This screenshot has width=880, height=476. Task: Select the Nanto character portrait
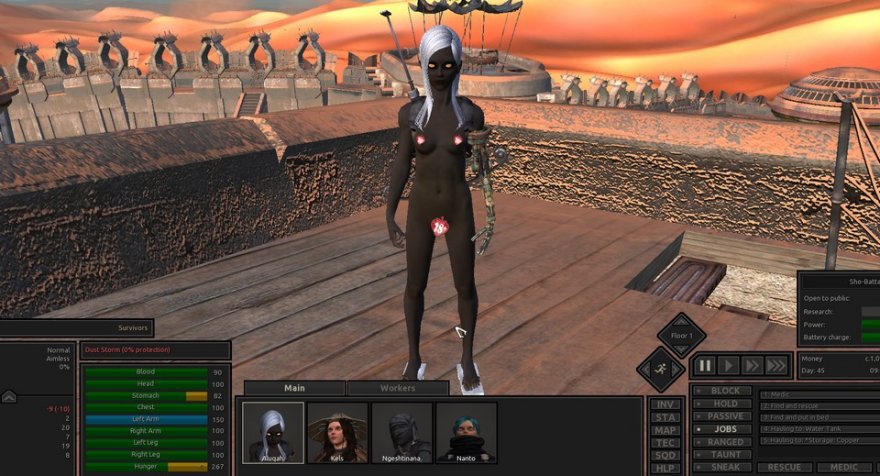(x=466, y=432)
